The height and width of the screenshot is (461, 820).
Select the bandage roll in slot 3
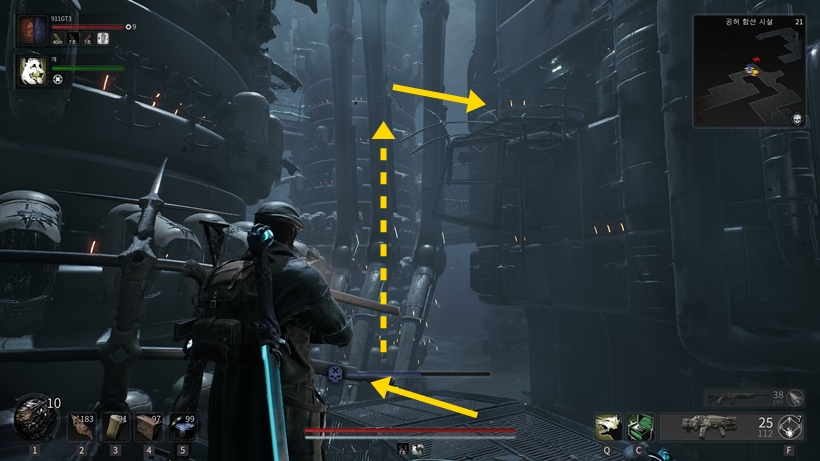tap(115, 426)
